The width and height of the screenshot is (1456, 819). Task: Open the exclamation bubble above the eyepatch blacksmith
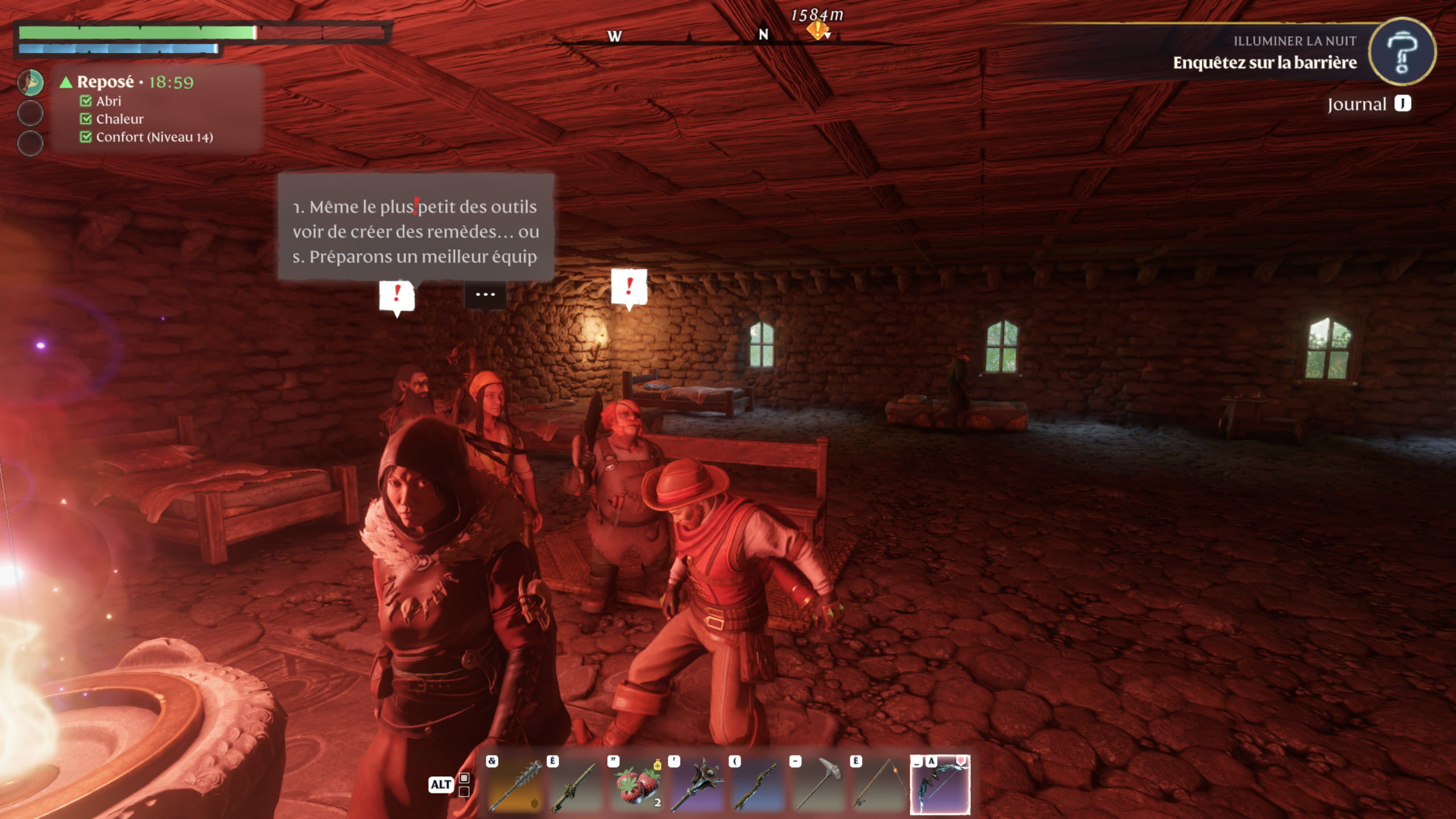(629, 287)
